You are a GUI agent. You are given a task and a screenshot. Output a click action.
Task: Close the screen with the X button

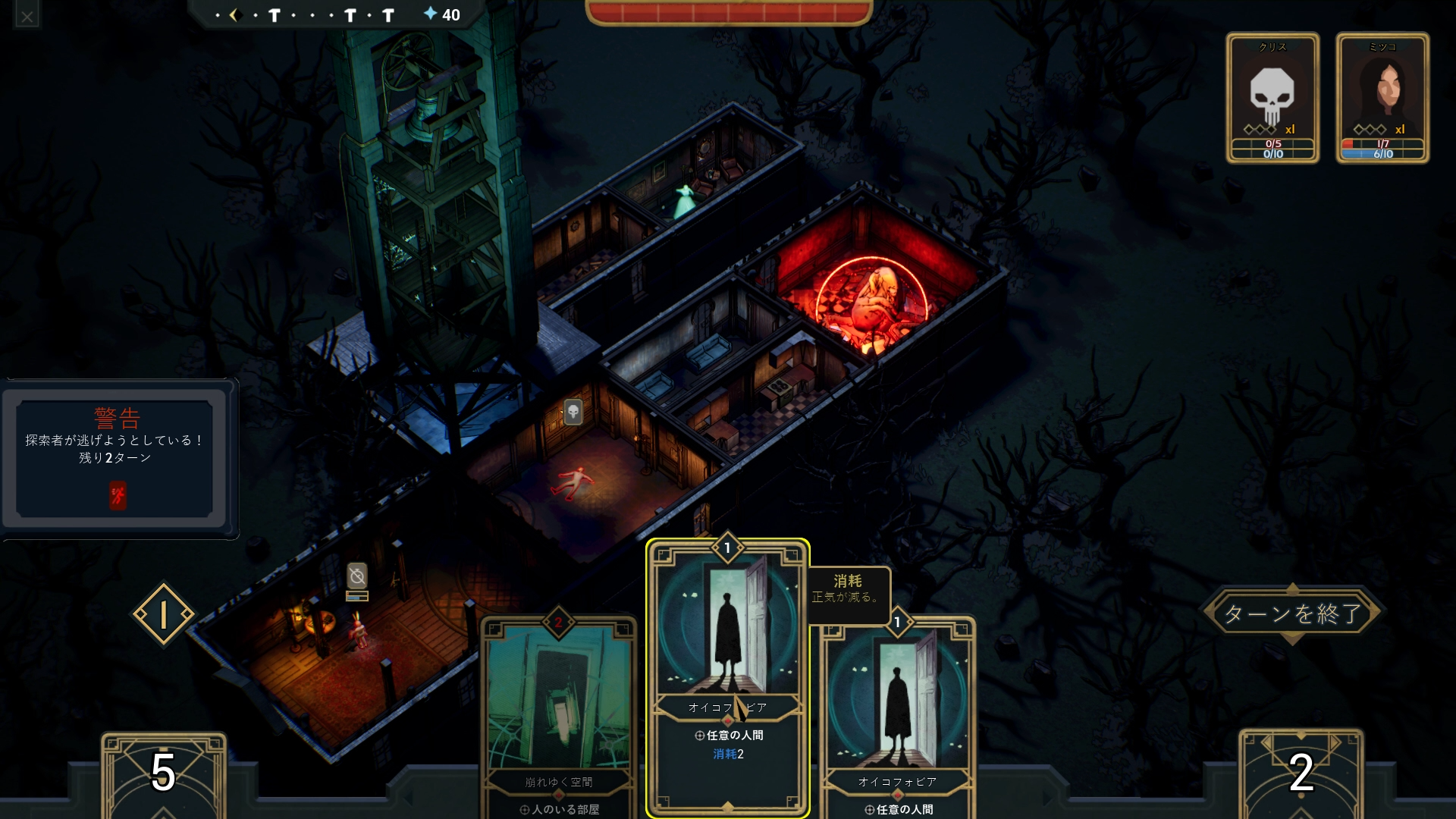click(27, 16)
